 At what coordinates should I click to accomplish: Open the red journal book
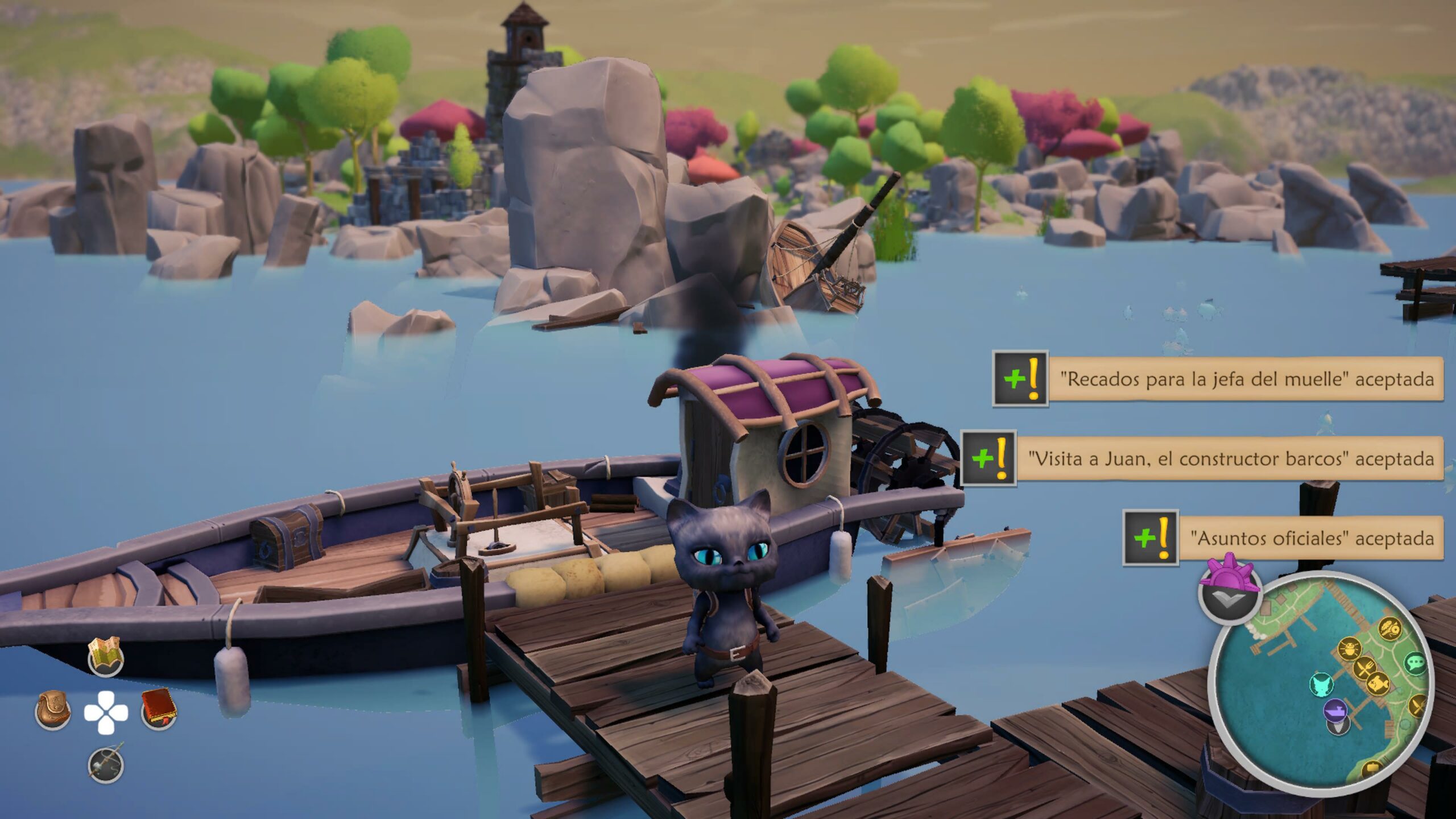point(159,709)
